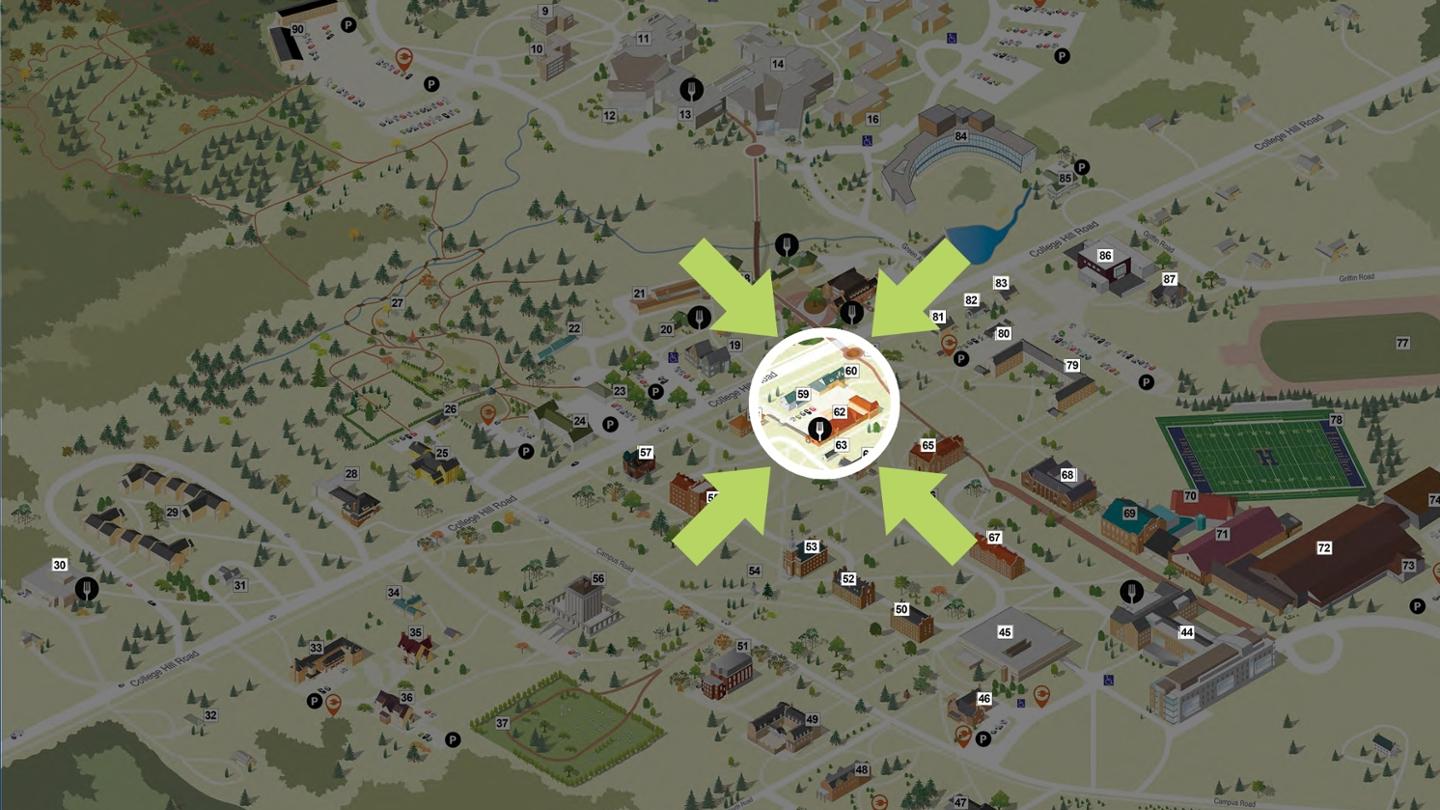The width and height of the screenshot is (1440, 810).
Task: Click map marker 72 on the large brown building
Action: click(1324, 548)
